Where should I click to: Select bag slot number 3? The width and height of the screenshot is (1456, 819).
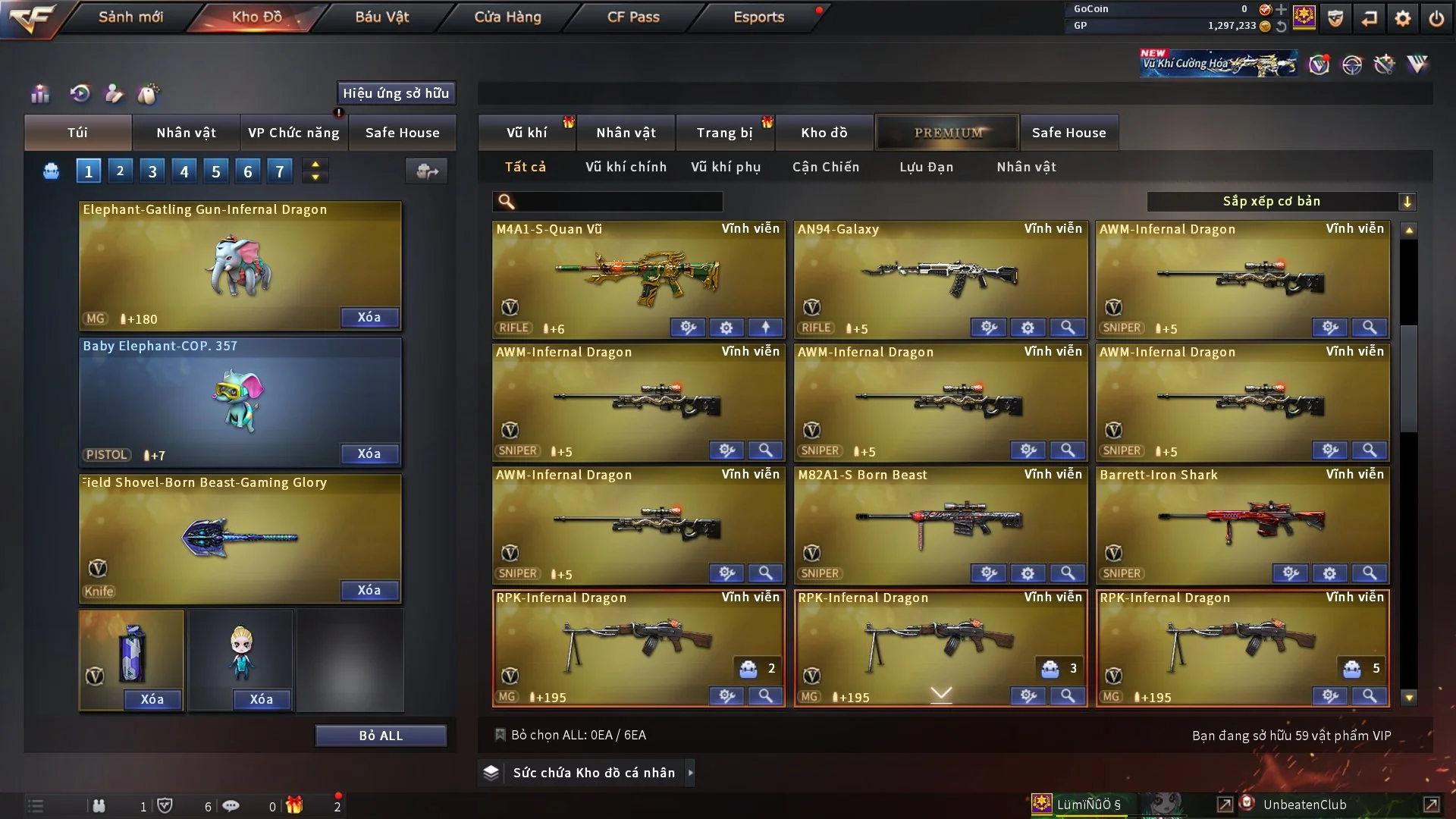[152, 171]
